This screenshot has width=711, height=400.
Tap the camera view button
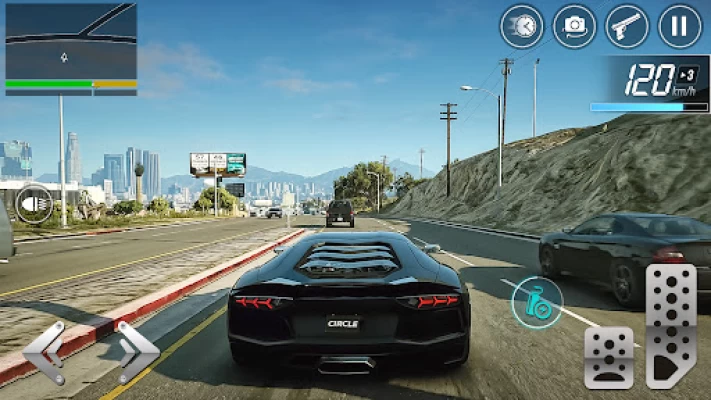point(574,26)
